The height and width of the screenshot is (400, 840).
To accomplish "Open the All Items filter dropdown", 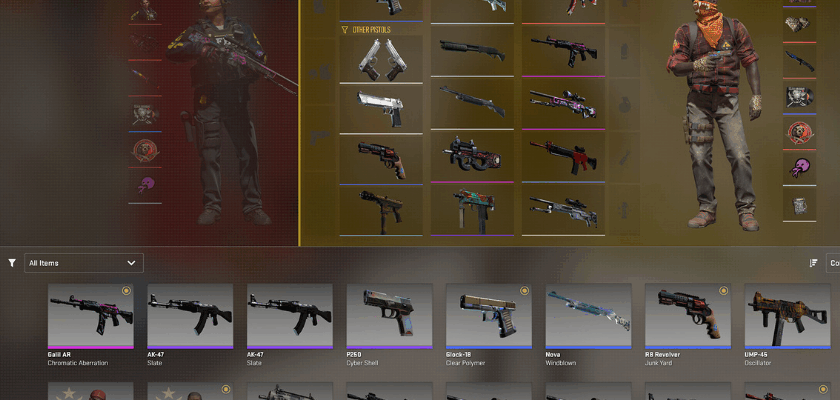I will coord(84,263).
